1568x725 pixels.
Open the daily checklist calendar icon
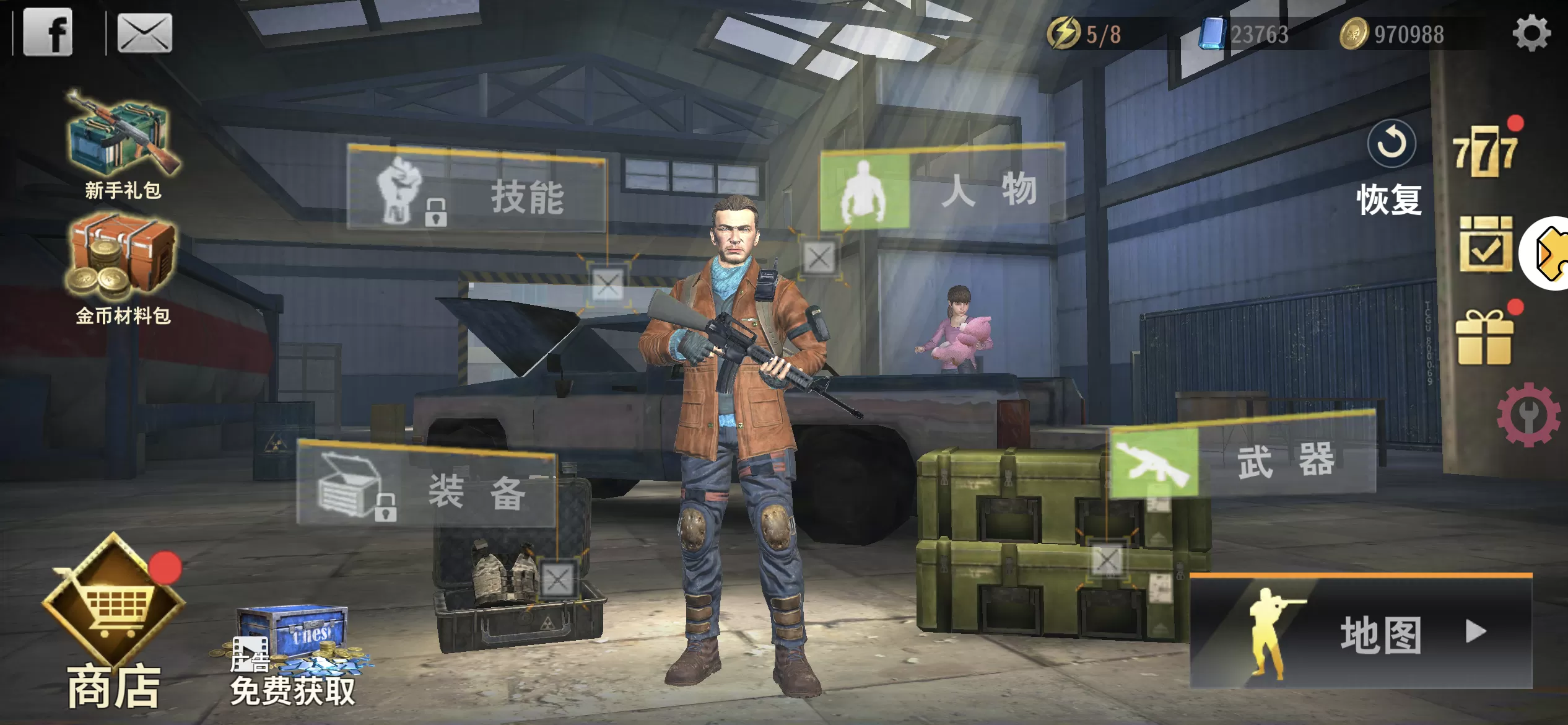[x=1486, y=244]
